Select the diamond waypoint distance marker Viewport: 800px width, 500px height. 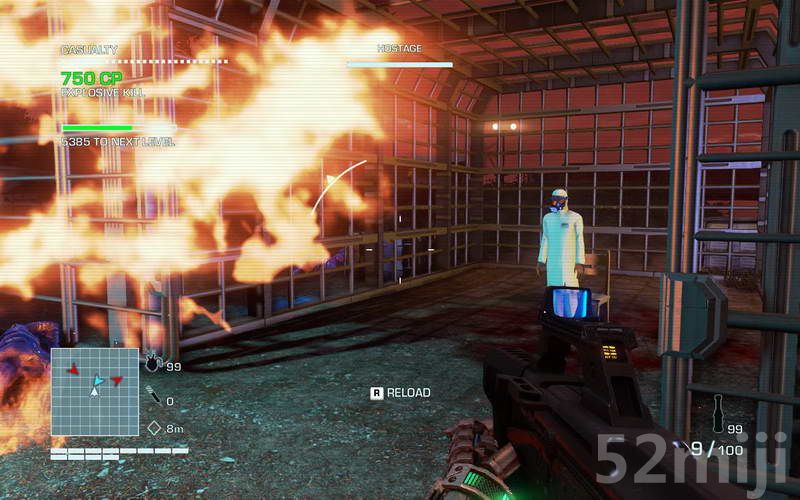point(154,428)
